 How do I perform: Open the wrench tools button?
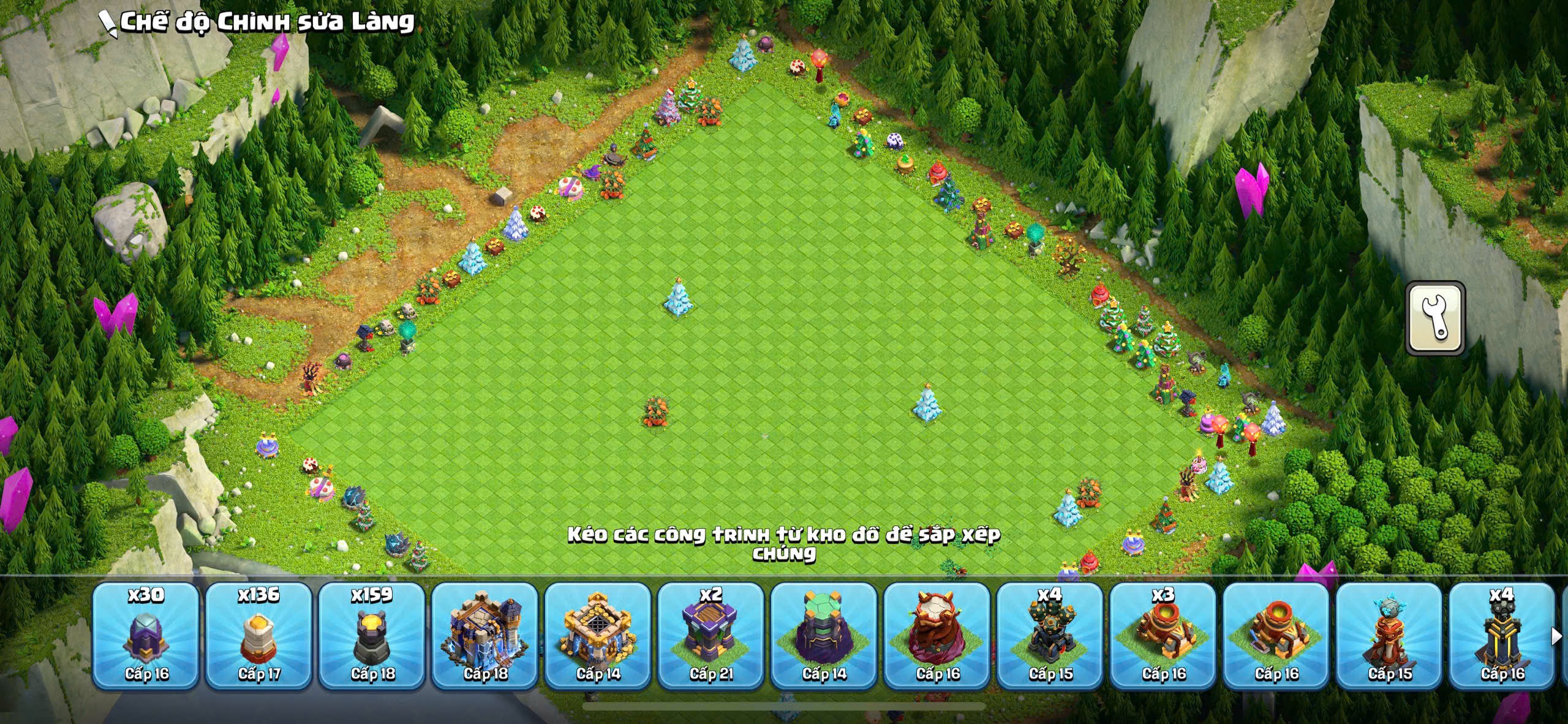click(1434, 318)
